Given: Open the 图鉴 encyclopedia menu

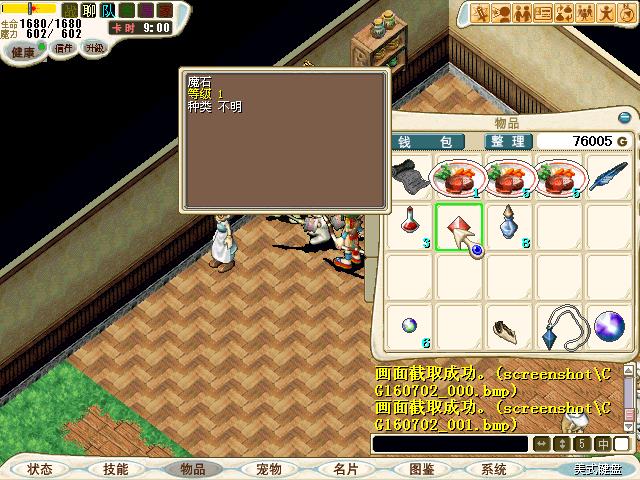Looking at the screenshot, I should [421, 469].
